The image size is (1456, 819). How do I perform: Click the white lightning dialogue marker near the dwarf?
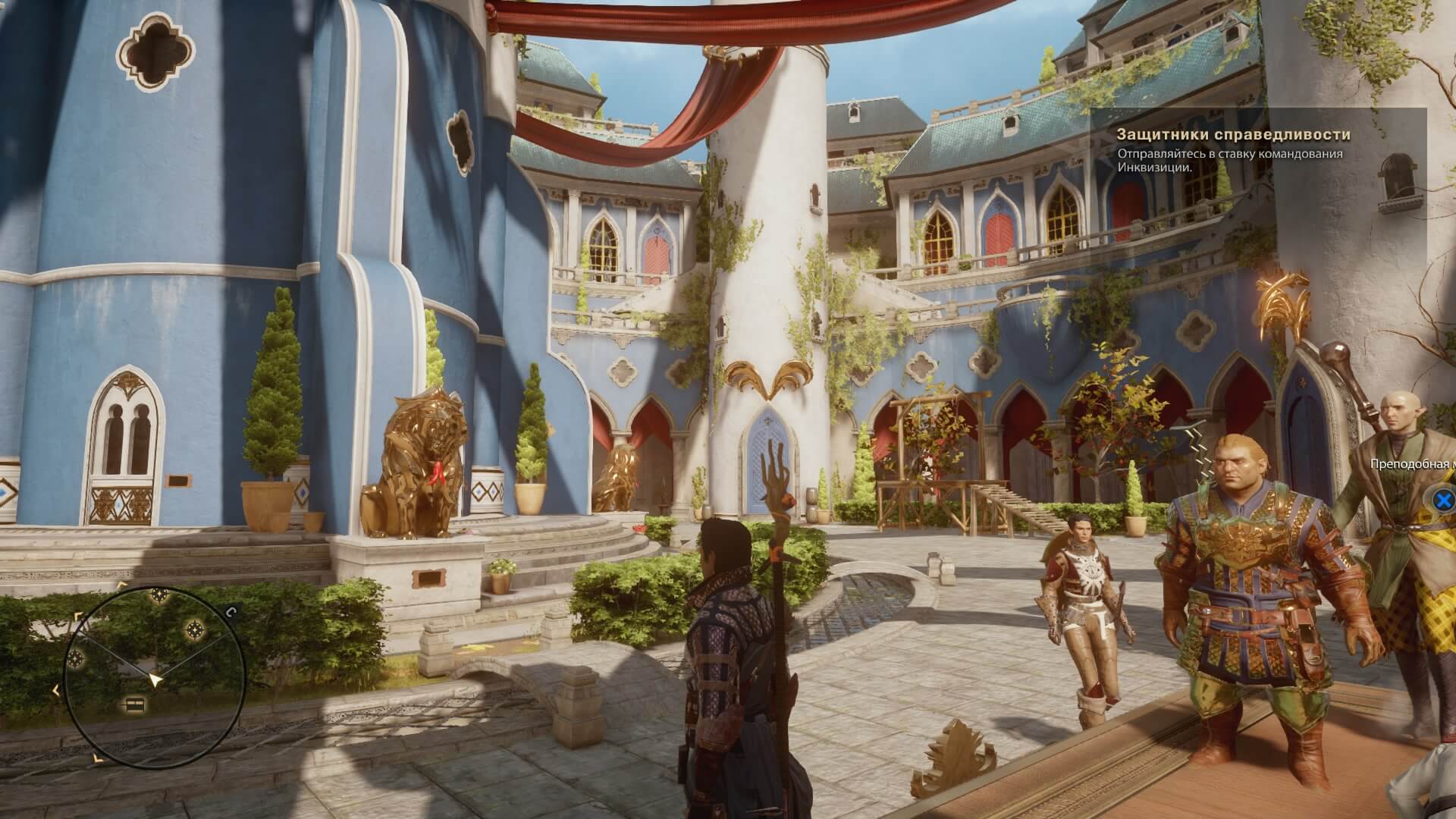(1196, 442)
